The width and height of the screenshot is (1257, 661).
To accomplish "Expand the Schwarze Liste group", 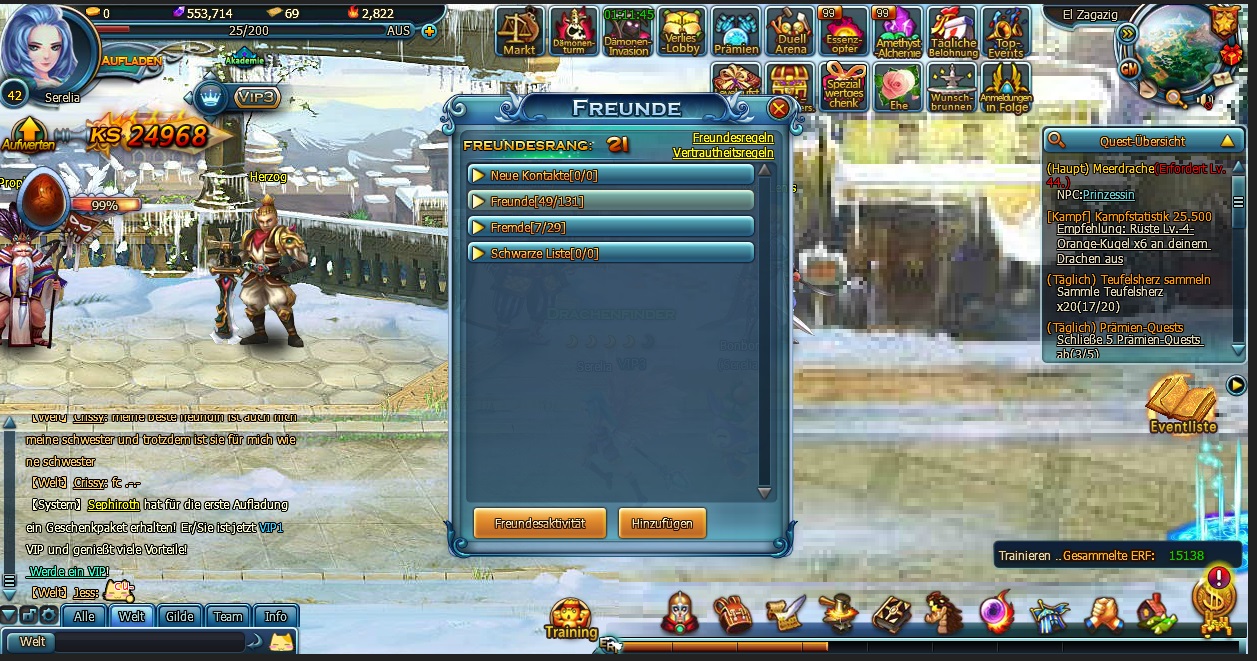I will 610,253.
